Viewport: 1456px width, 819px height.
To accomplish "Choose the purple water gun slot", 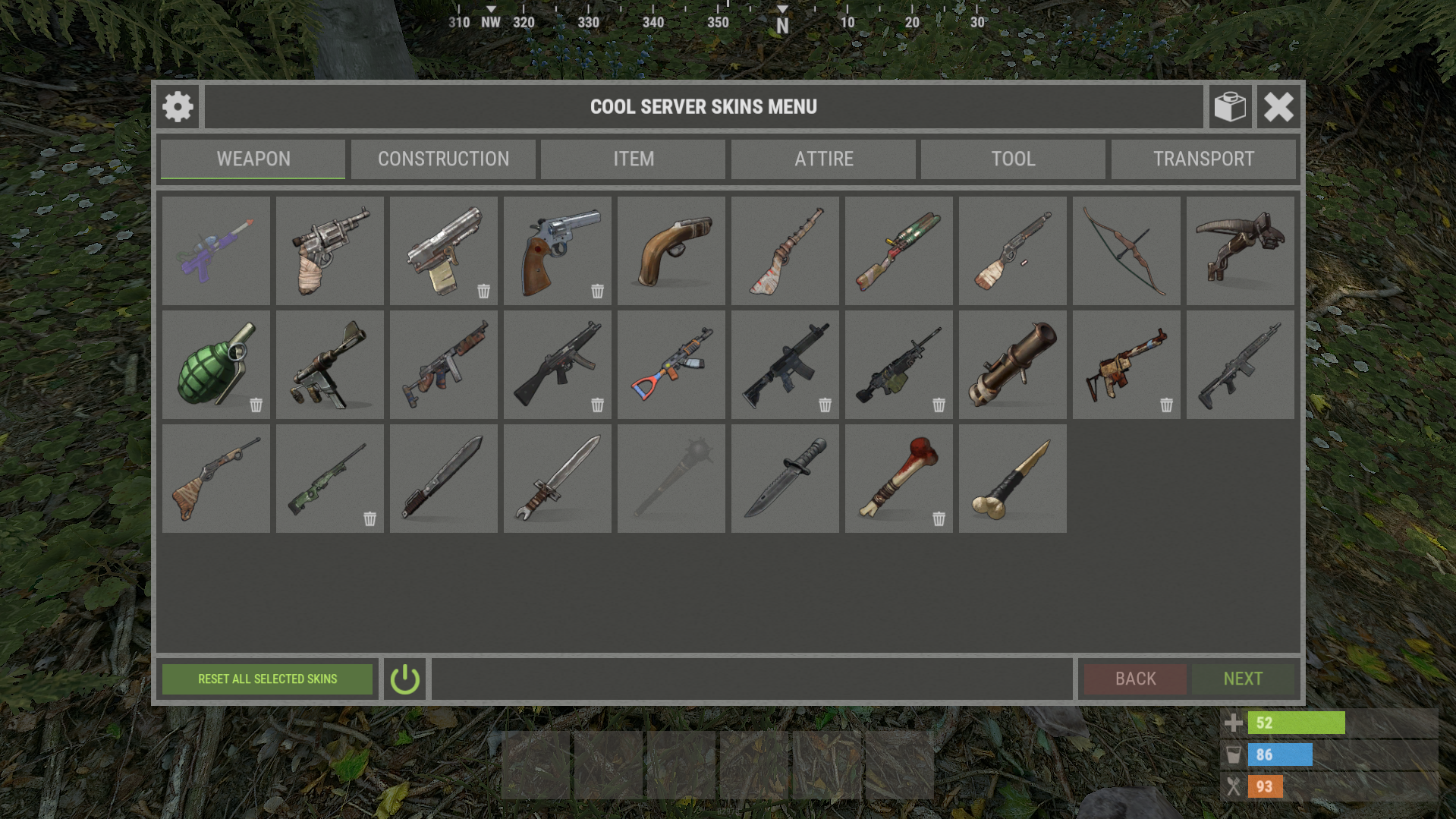I will coord(215,250).
